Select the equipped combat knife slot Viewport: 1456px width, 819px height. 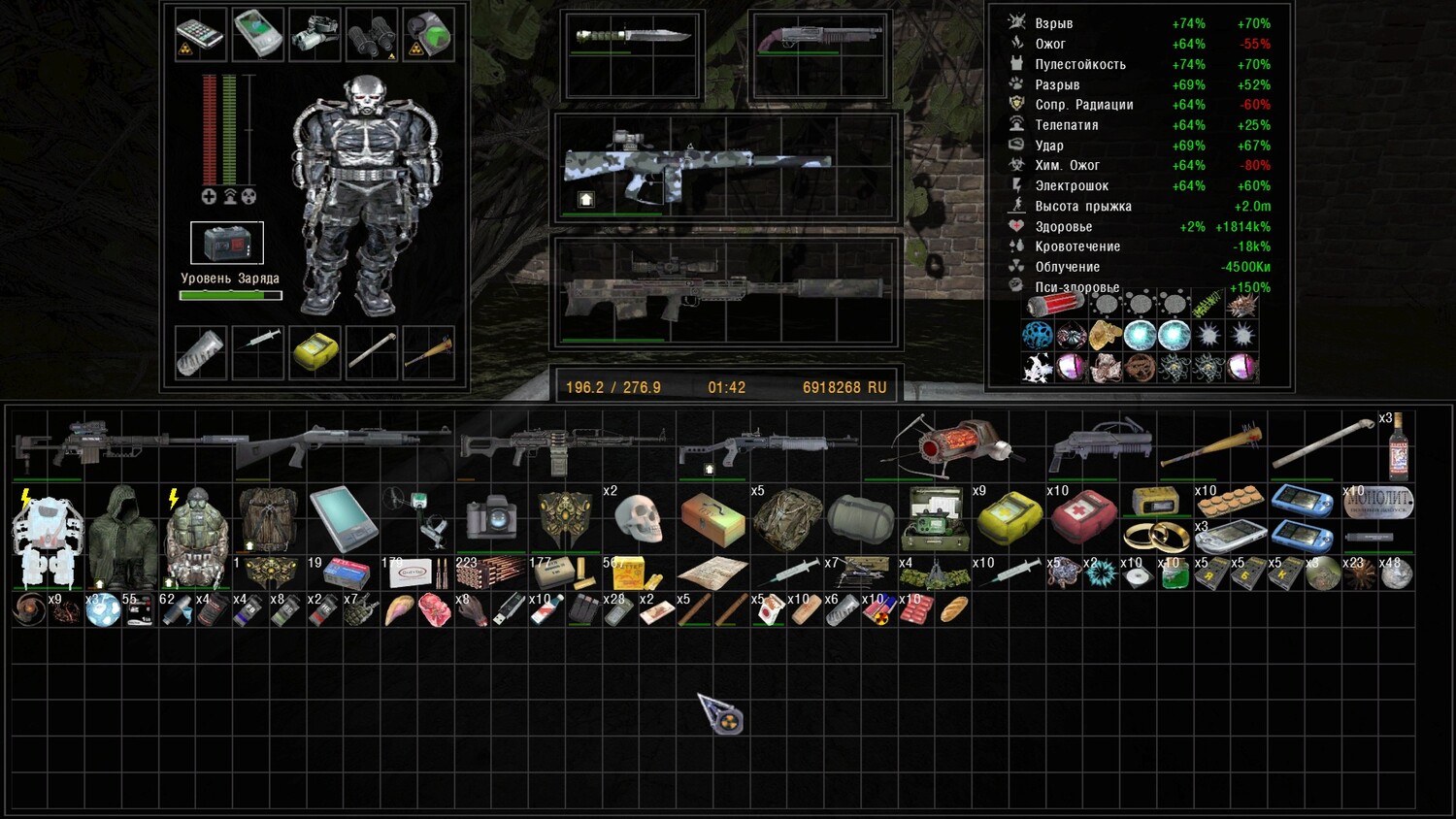coord(631,37)
